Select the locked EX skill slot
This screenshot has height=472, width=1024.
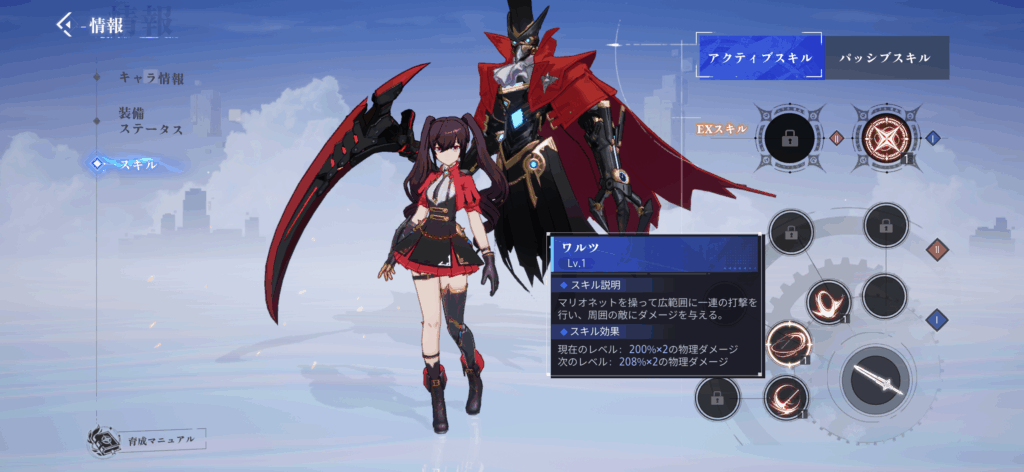pyautogui.click(x=789, y=138)
